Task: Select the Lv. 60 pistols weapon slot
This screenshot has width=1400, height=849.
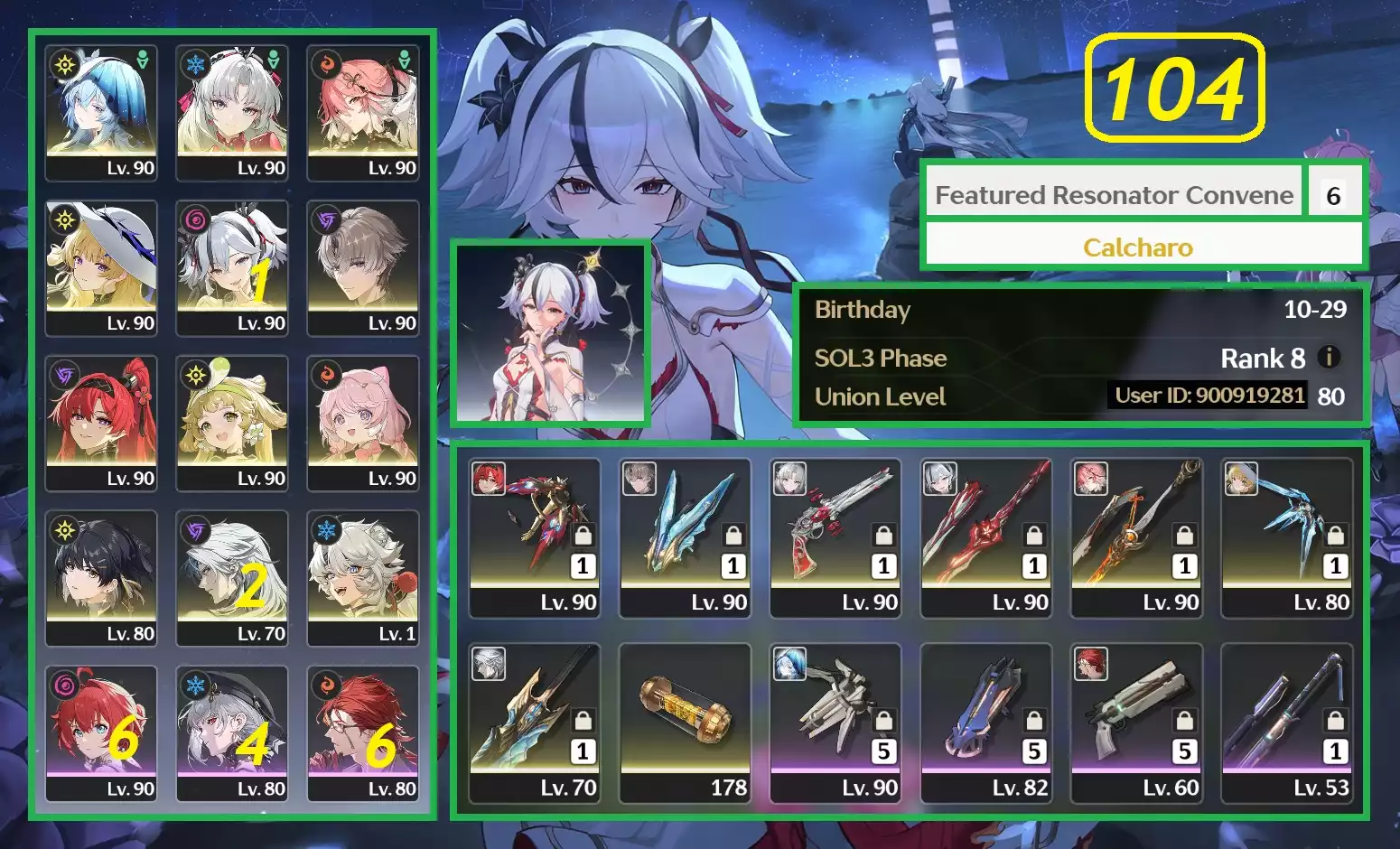Action: [x=1136, y=723]
